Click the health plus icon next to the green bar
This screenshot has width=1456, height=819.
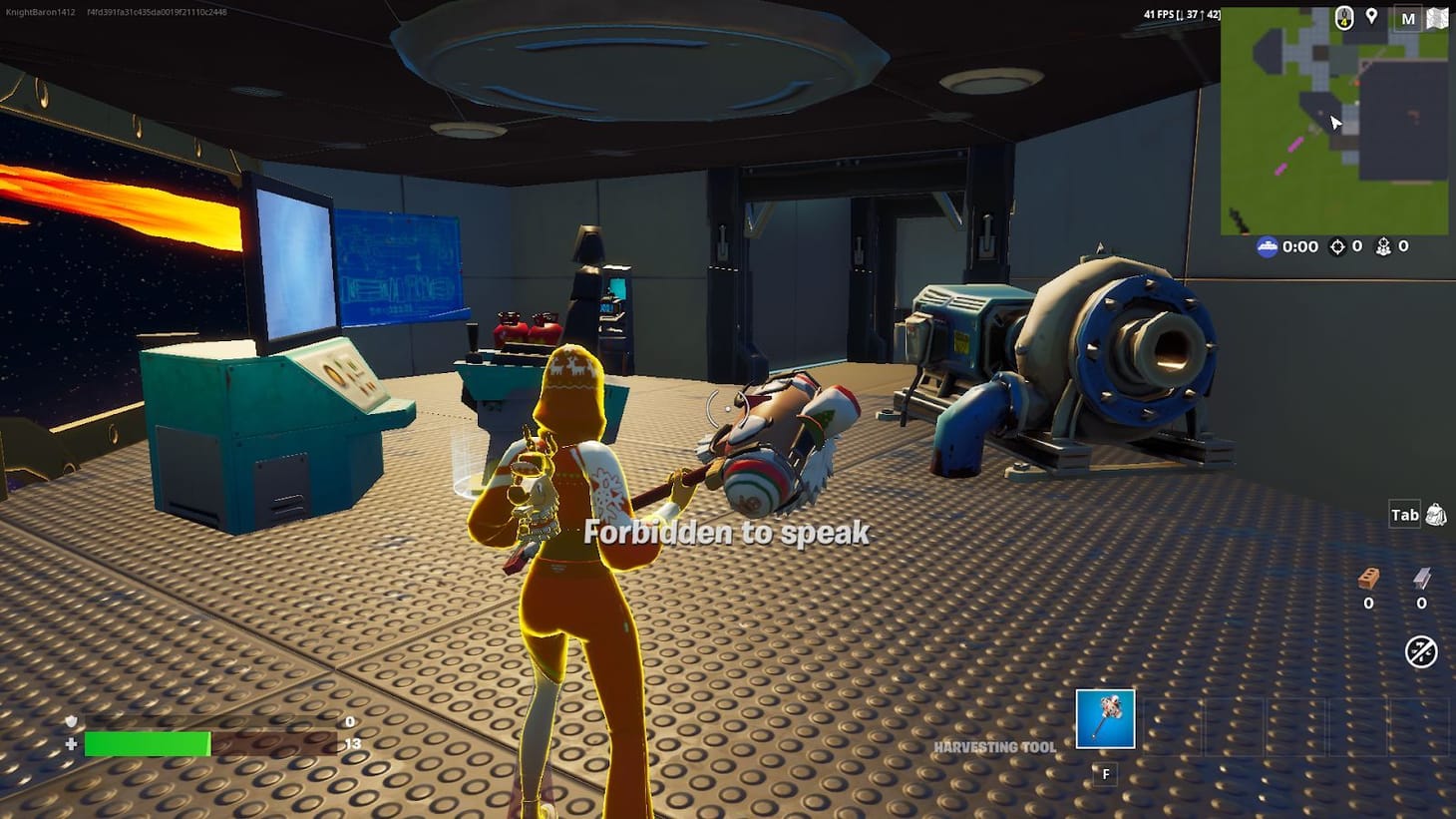pos(70,745)
